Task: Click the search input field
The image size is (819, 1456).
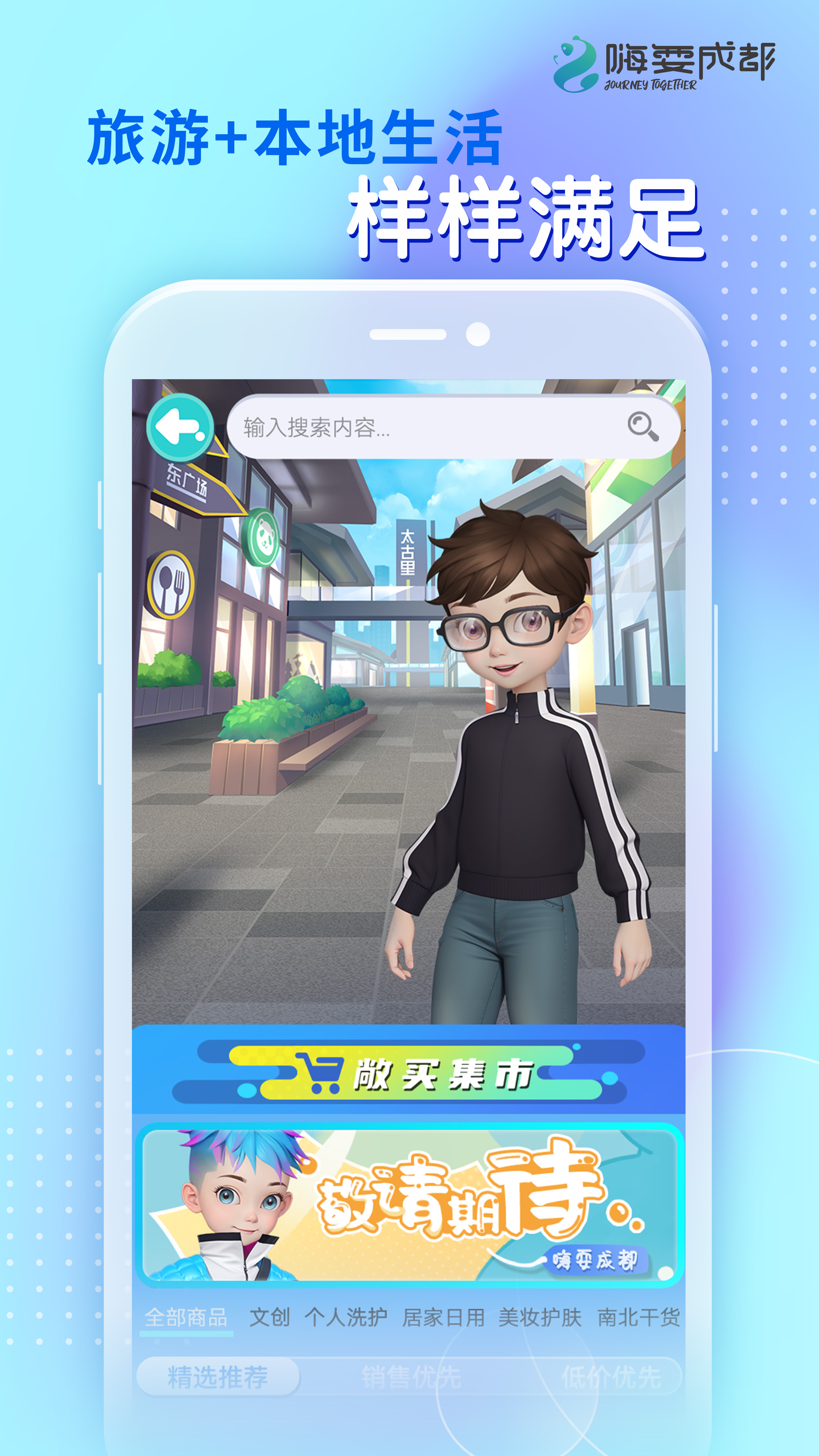Action: [x=395, y=428]
